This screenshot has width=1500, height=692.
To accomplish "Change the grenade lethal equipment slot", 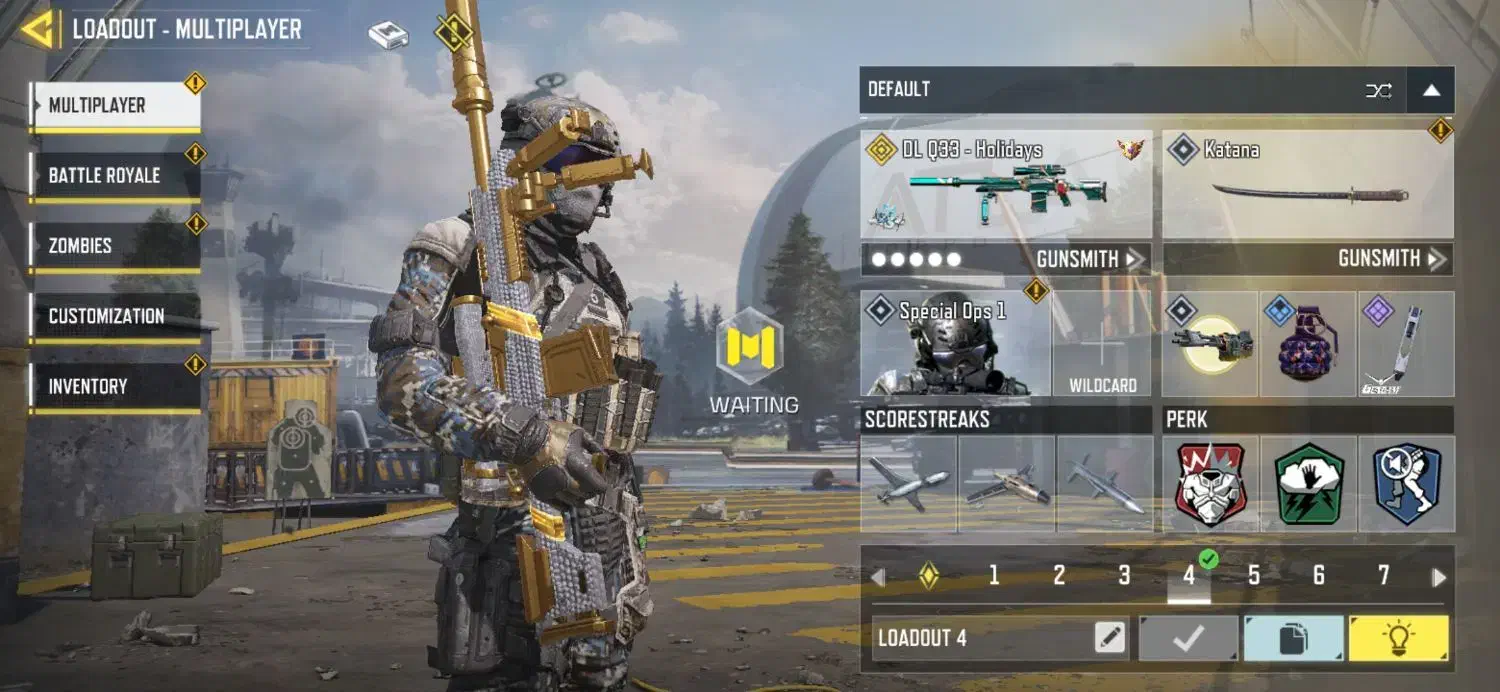I will pos(1308,344).
